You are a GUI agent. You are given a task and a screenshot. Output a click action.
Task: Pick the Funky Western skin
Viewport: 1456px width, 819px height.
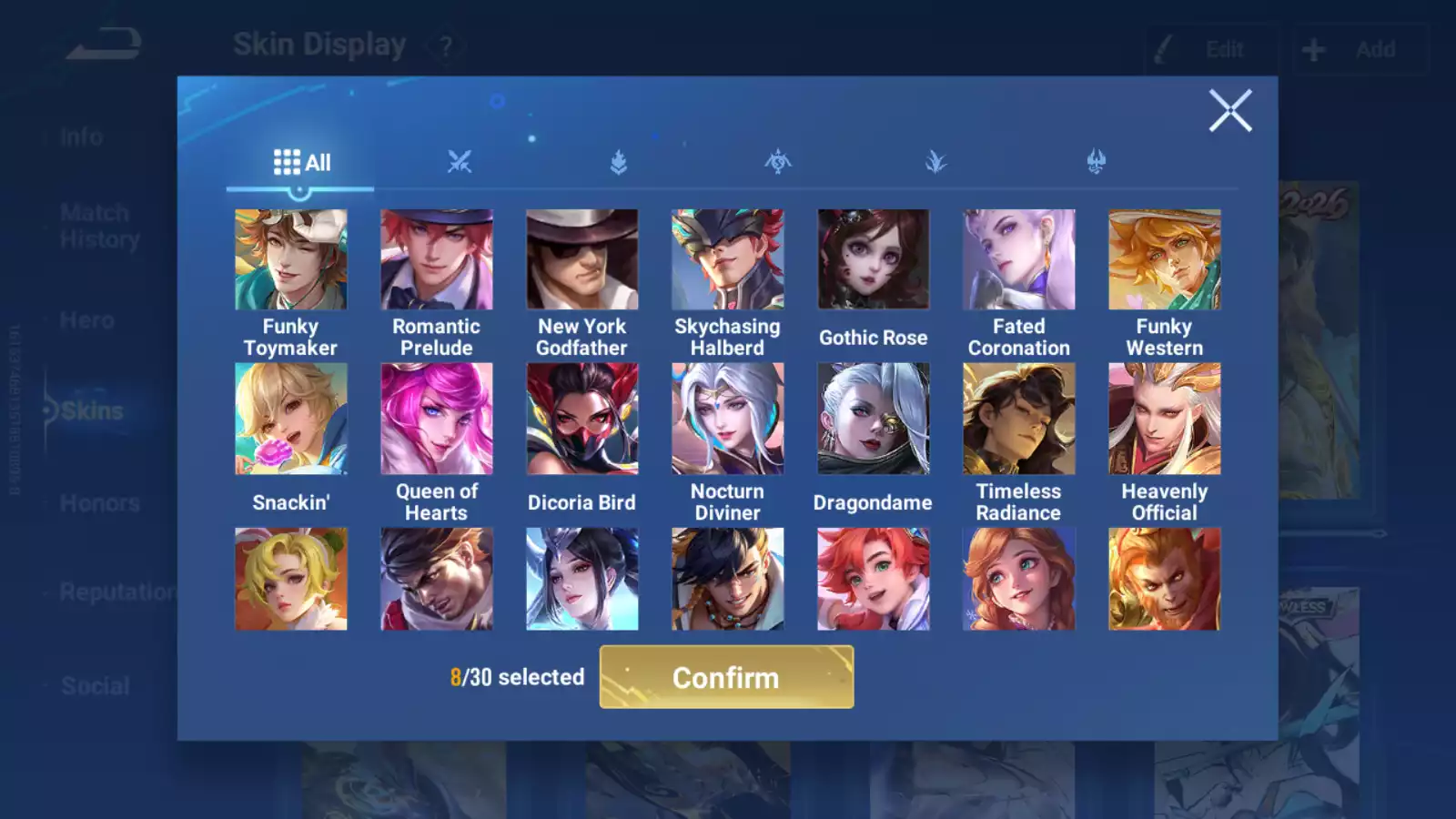click(1164, 260)
